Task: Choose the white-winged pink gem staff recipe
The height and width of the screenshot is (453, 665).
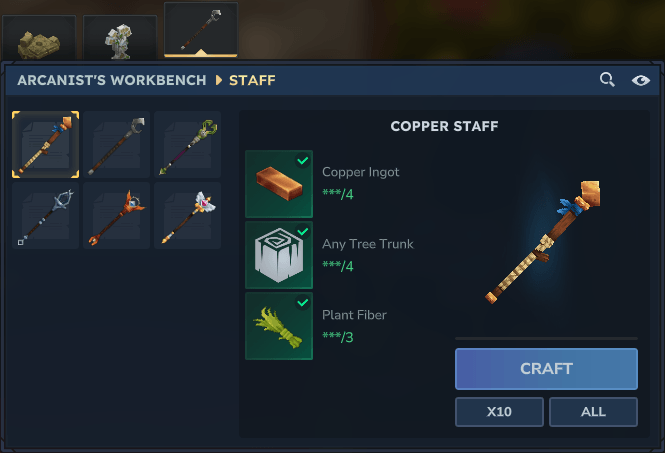Action: (x=186, y=214)
